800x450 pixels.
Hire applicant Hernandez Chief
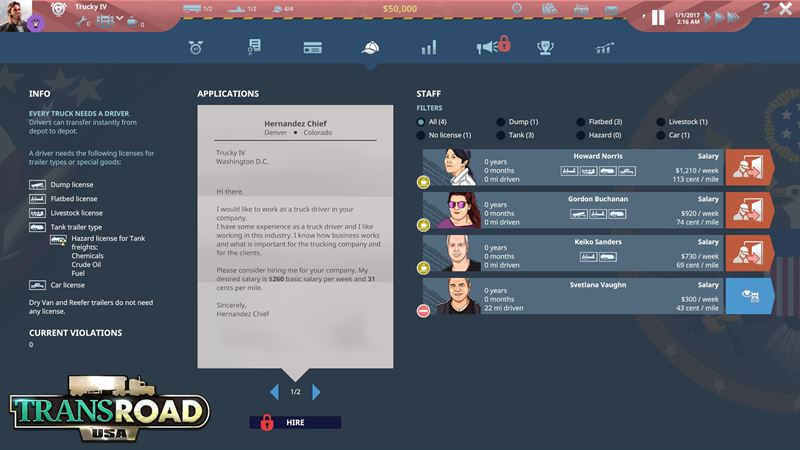pos(295,422)
